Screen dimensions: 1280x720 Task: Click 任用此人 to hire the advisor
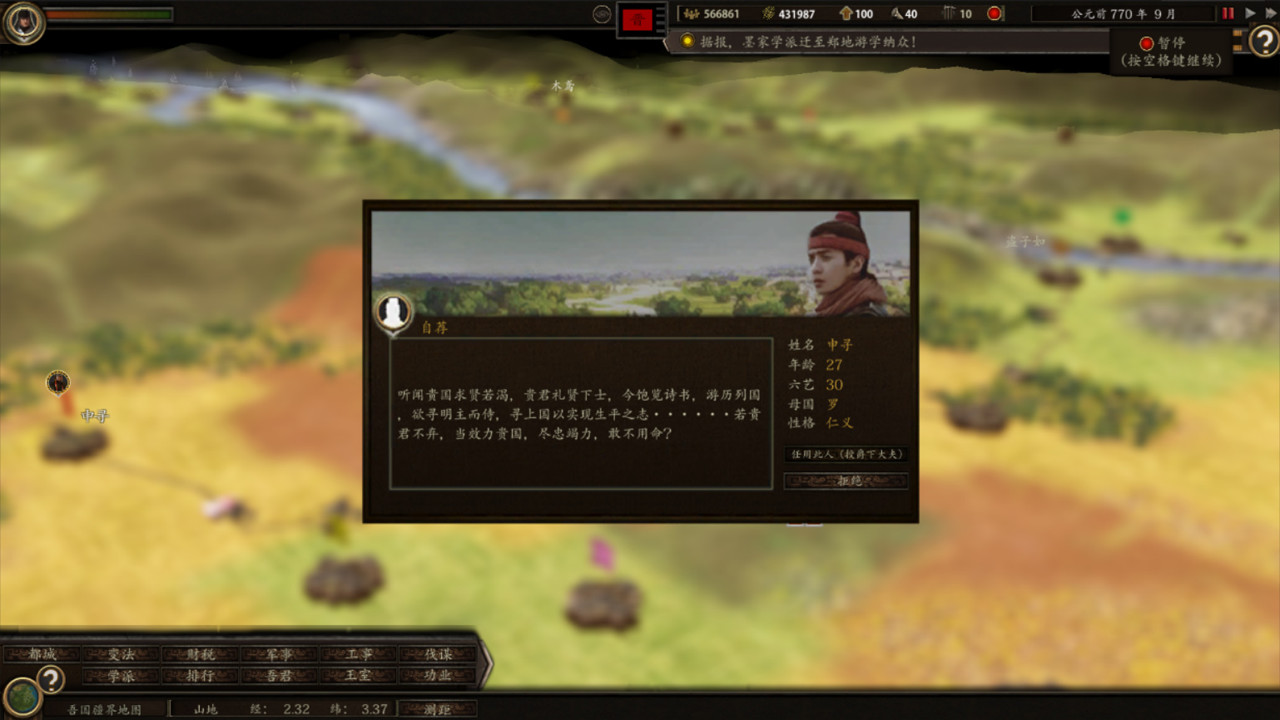tap(845, 453)
